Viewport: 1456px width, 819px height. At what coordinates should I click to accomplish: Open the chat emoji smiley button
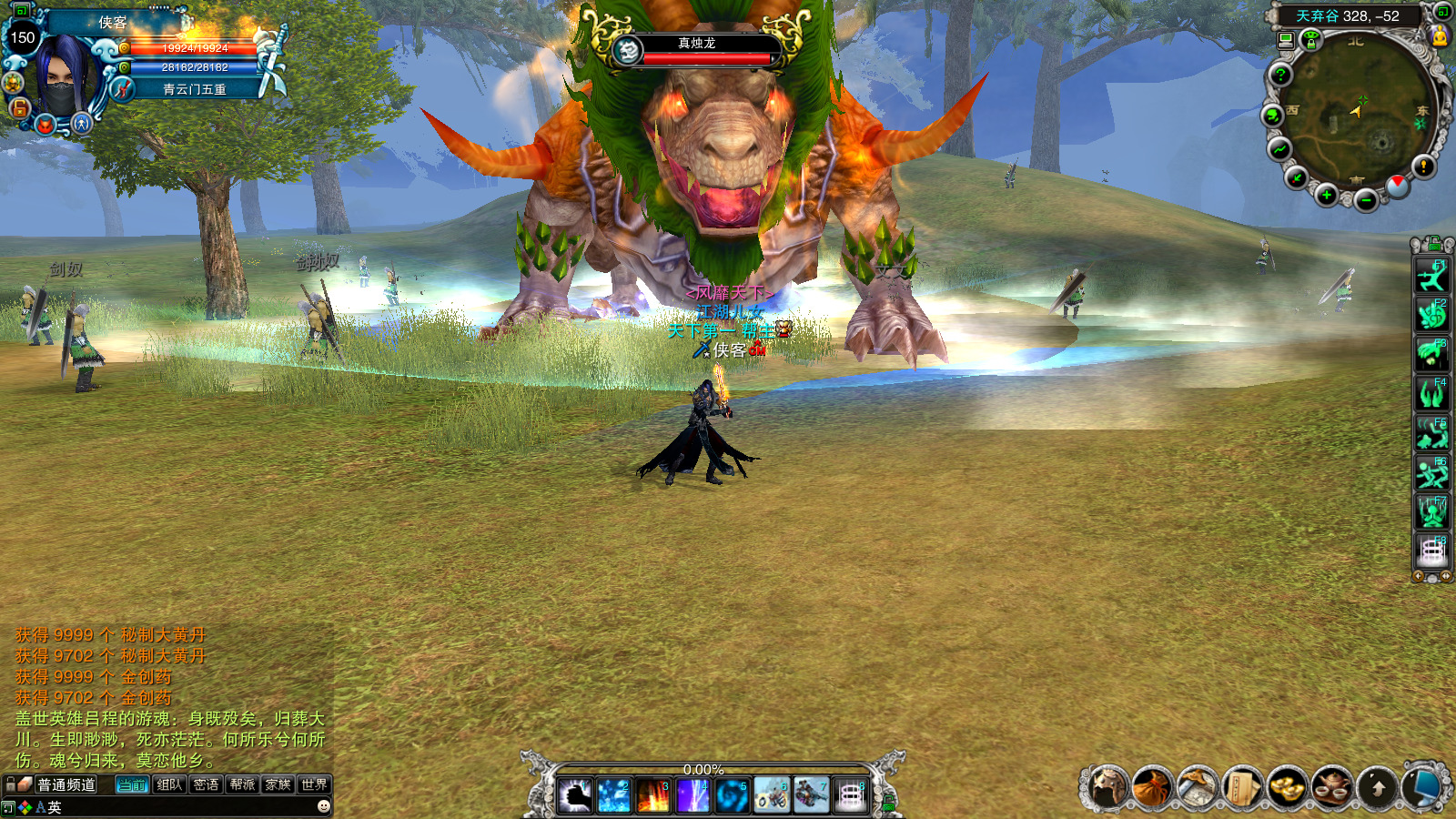point(323,806)
